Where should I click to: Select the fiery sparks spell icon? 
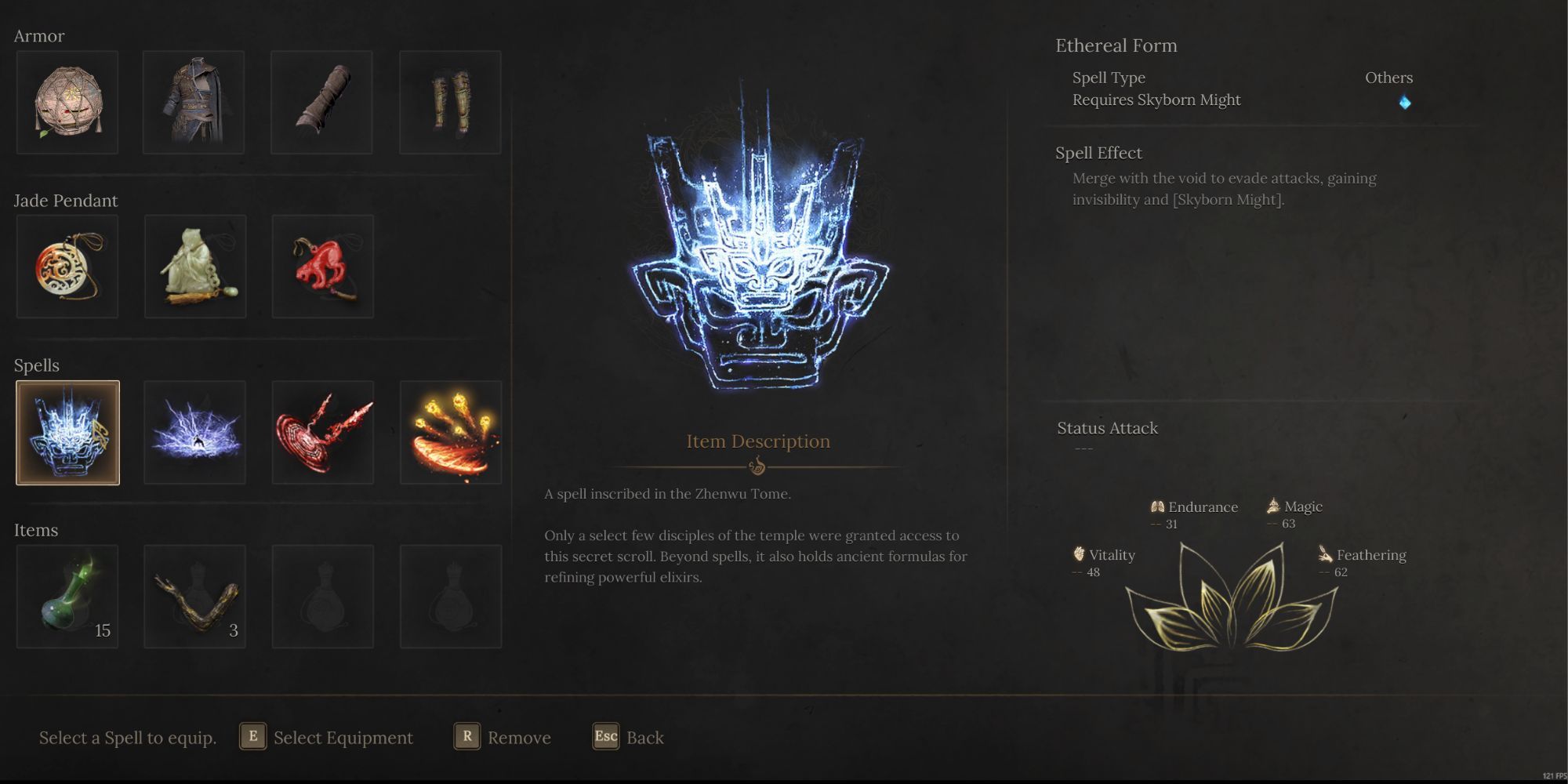[450, 432]
